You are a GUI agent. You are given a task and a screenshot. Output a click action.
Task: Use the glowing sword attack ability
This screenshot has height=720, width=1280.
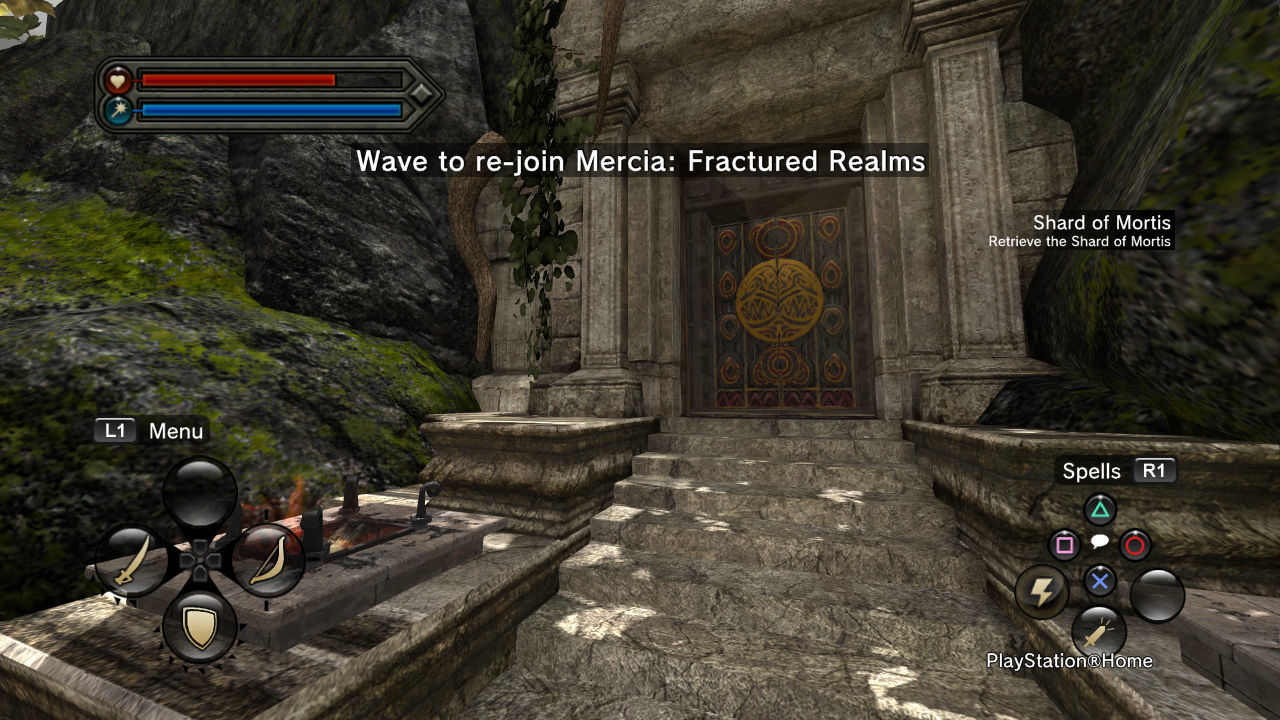point(1098,632)
